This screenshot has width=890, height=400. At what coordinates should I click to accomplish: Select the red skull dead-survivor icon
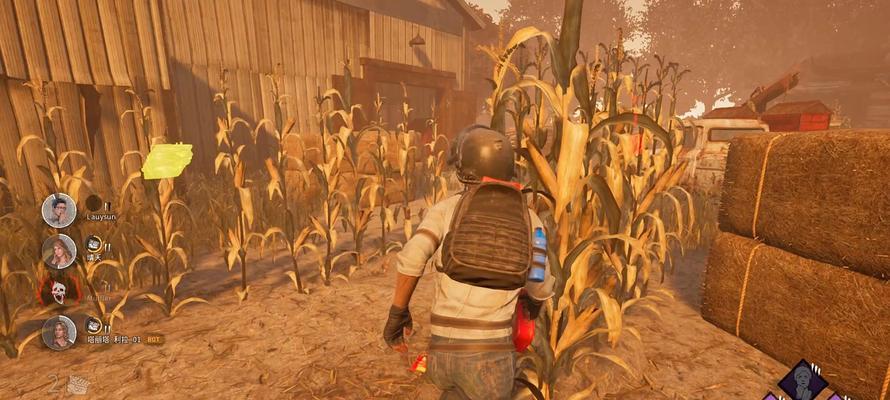58,292
